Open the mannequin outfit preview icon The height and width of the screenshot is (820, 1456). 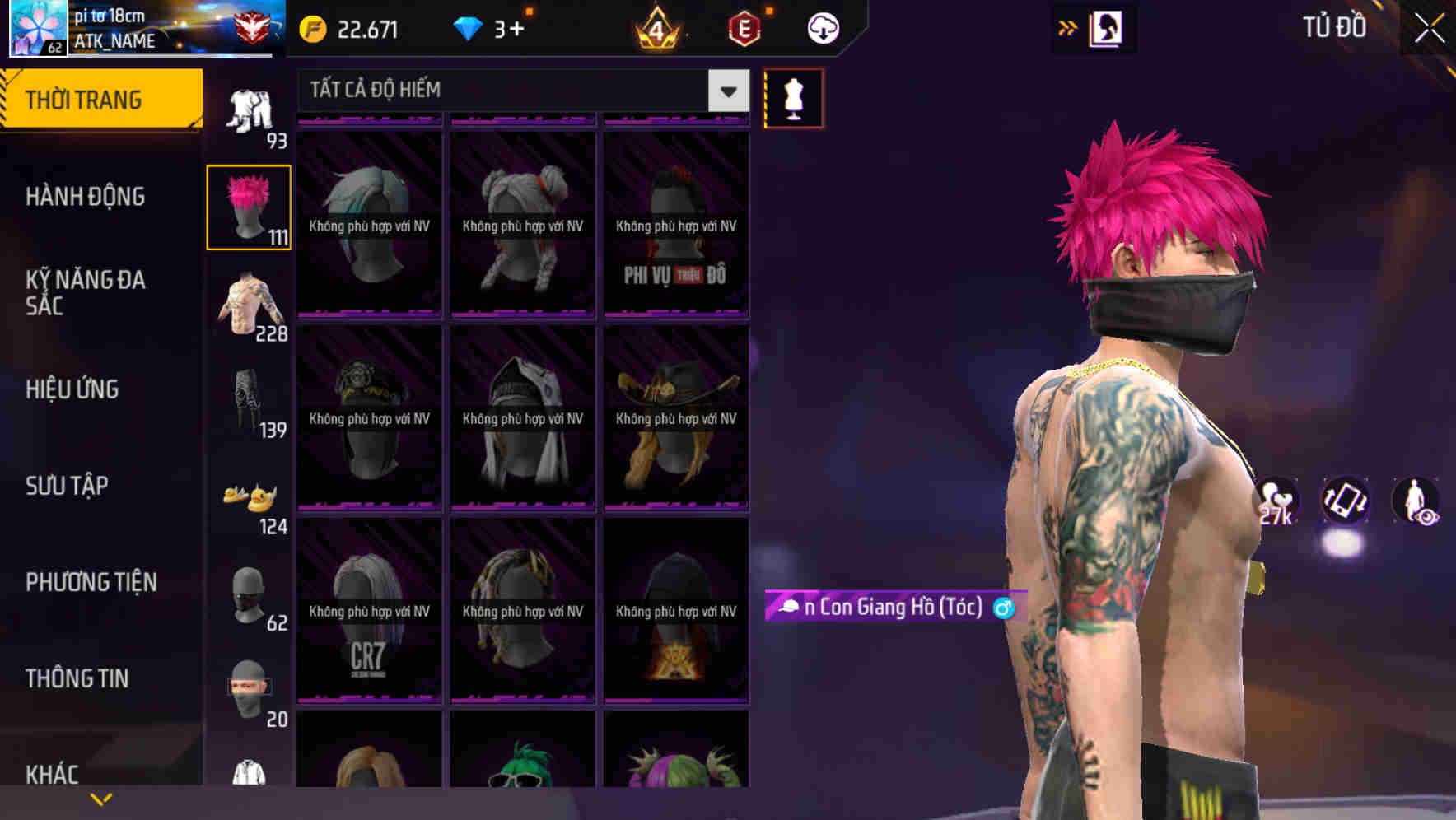[x=792, y=97]
